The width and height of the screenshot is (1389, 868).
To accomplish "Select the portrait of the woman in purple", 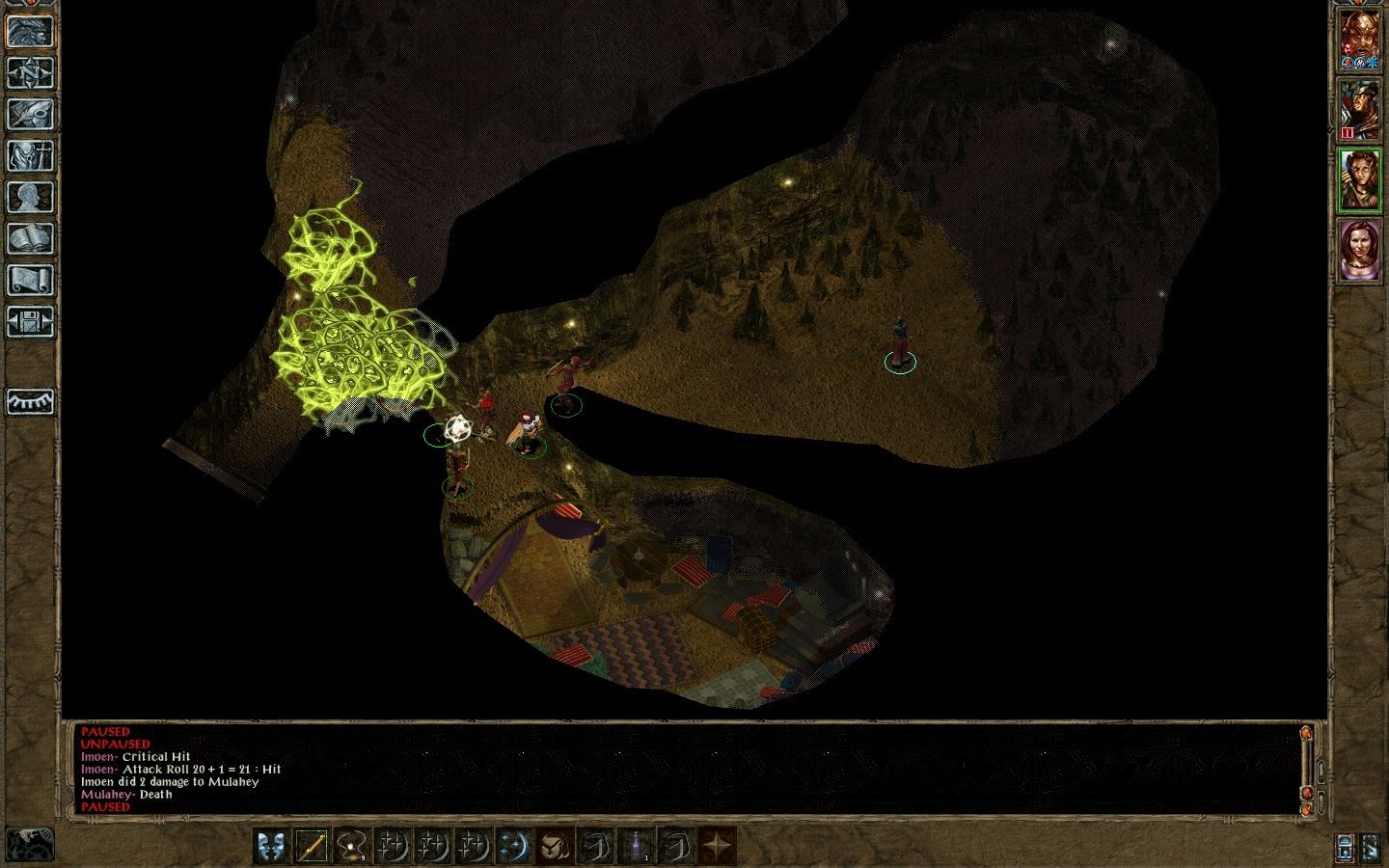I will point(1359,251).
